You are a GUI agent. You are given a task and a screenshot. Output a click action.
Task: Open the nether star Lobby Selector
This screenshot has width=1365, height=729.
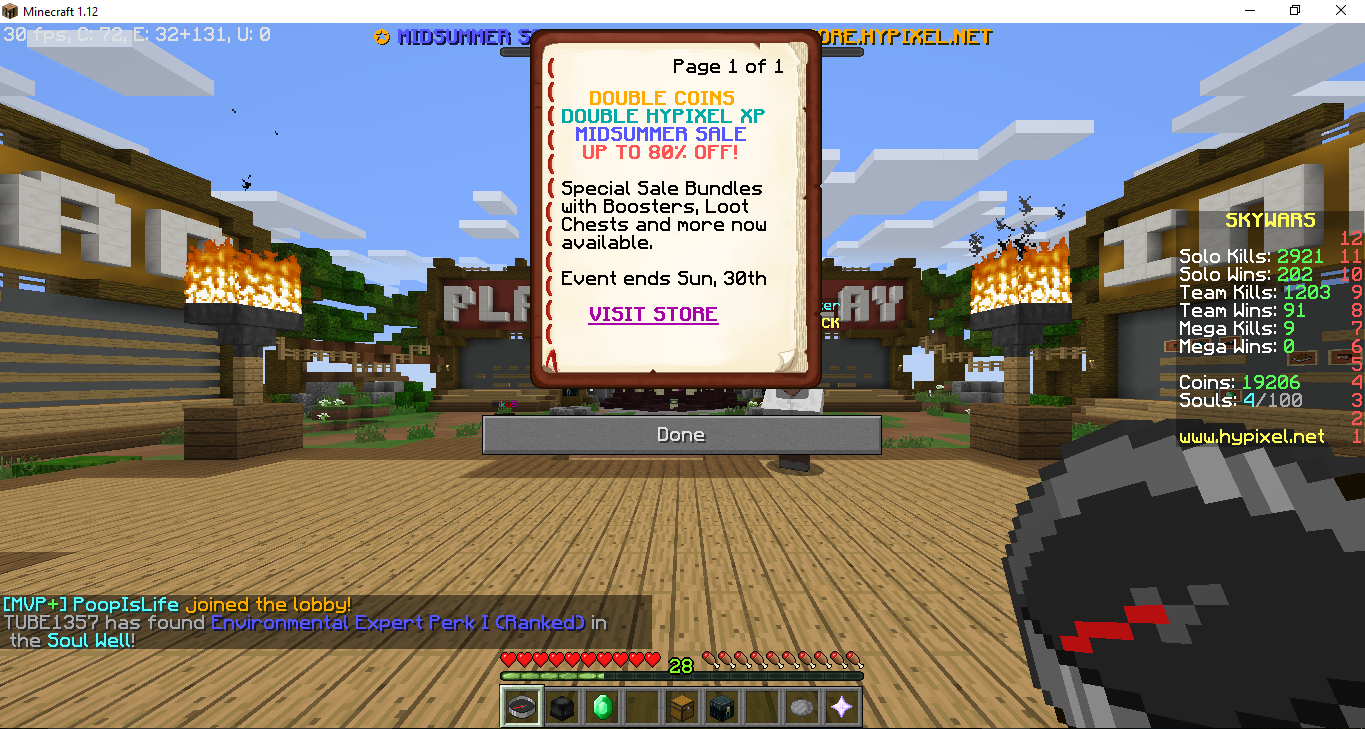point(841,705)
